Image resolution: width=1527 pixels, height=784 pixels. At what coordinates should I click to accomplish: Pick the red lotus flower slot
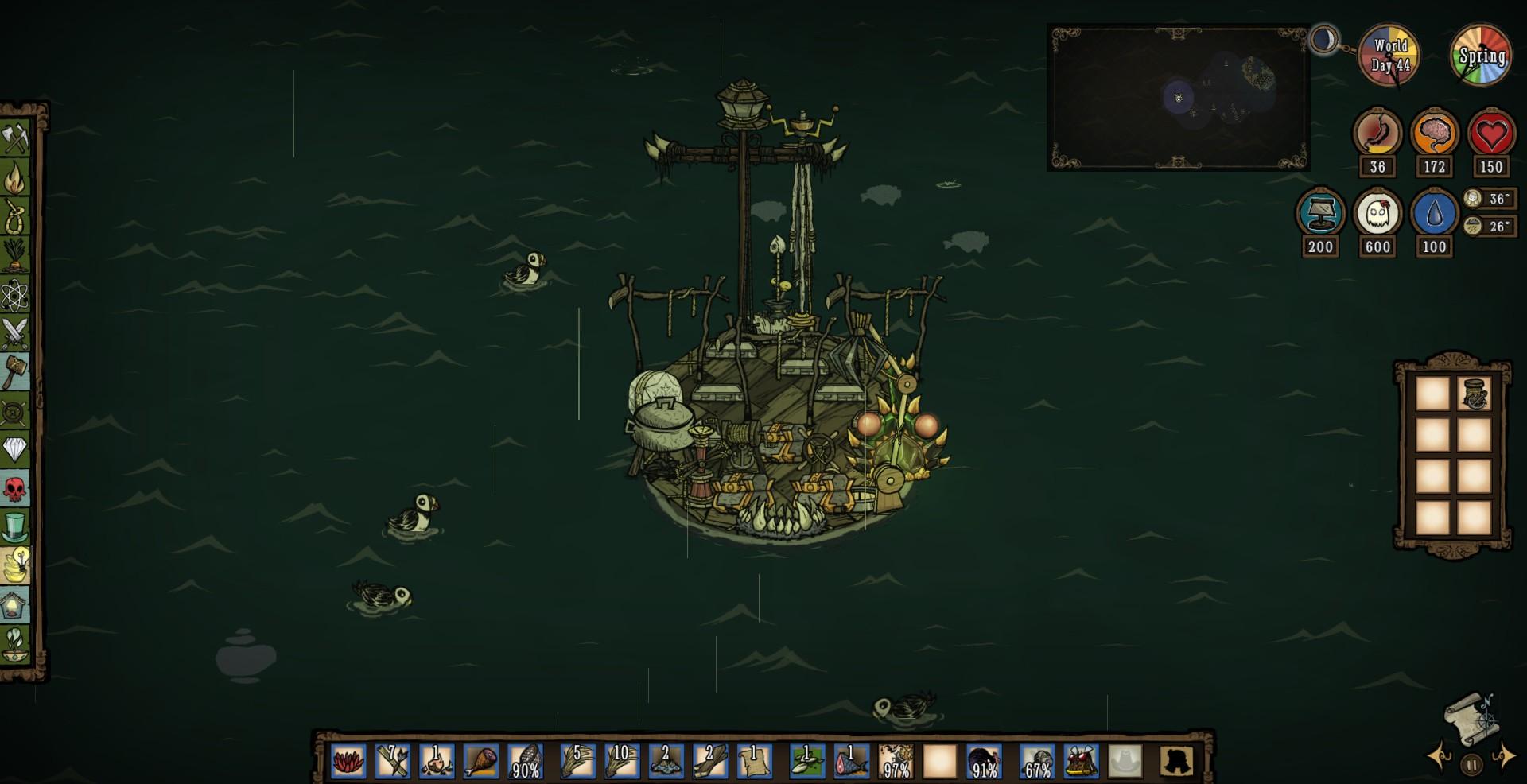coord(348,761)
